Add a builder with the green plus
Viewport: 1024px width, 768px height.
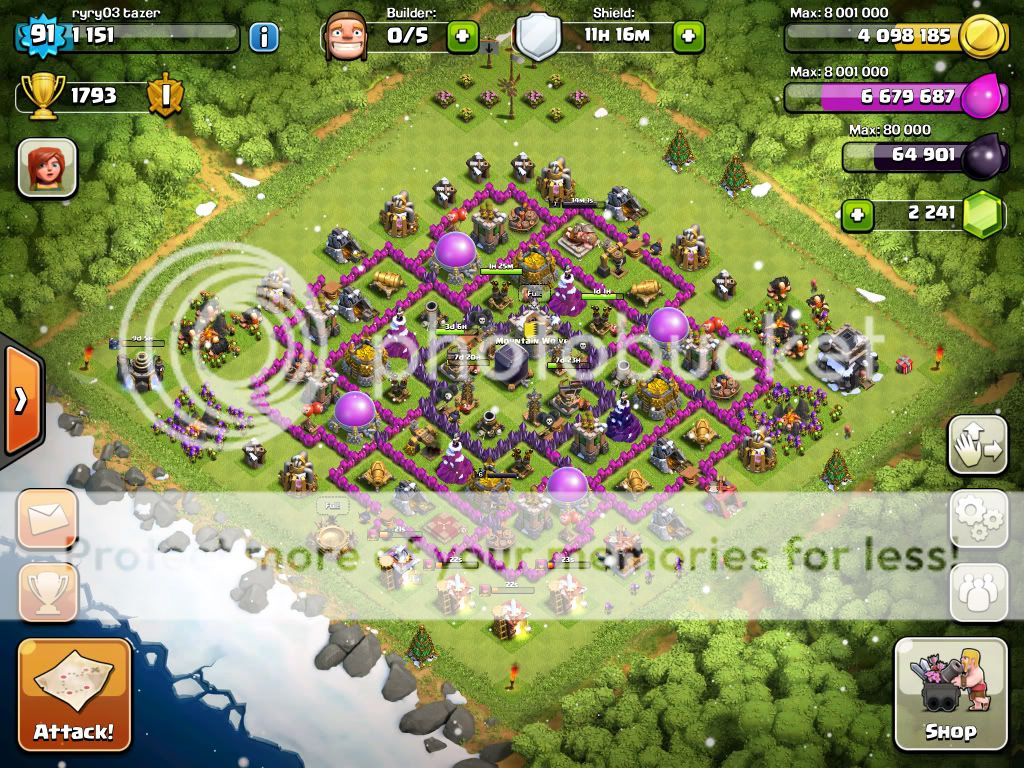click(461, 38)
